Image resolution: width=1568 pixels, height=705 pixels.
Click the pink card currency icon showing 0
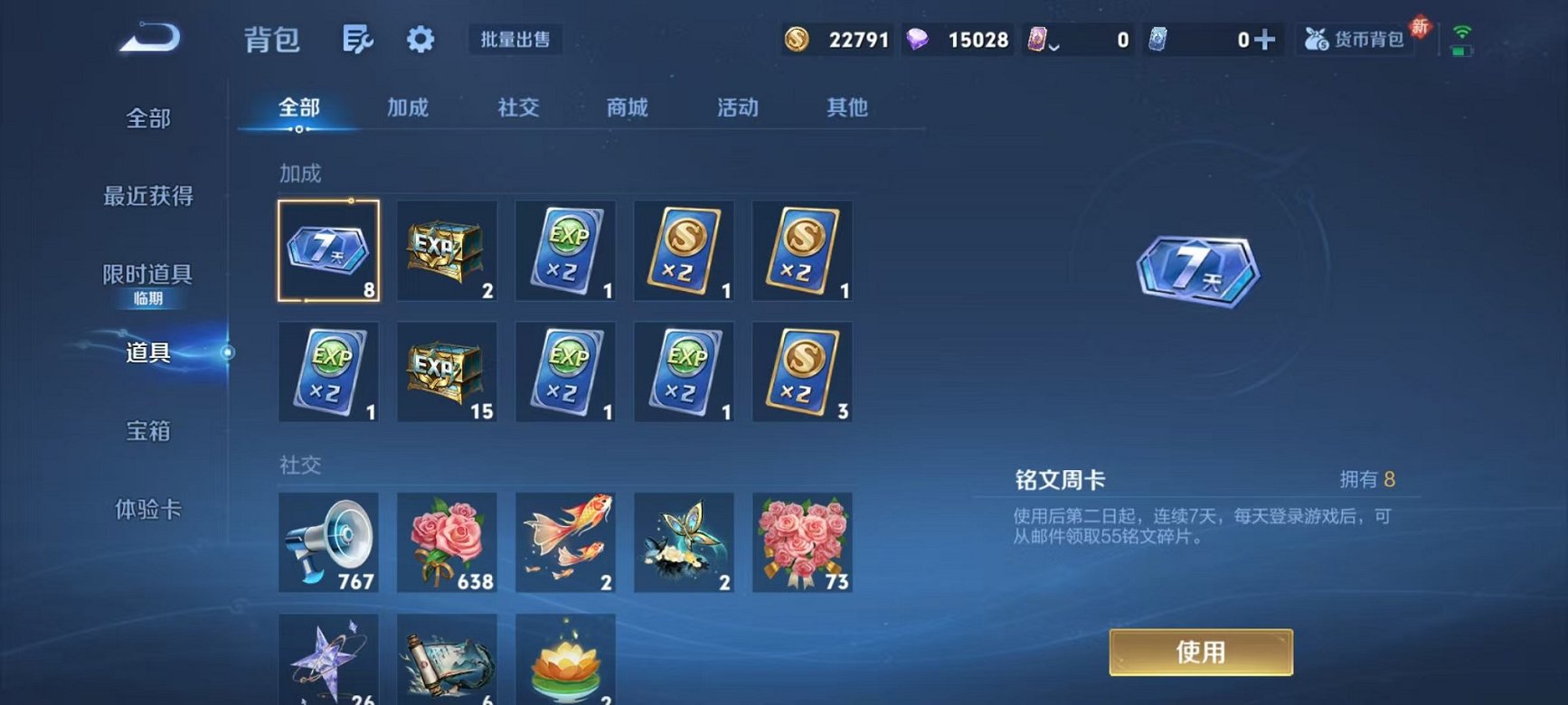1040,40
